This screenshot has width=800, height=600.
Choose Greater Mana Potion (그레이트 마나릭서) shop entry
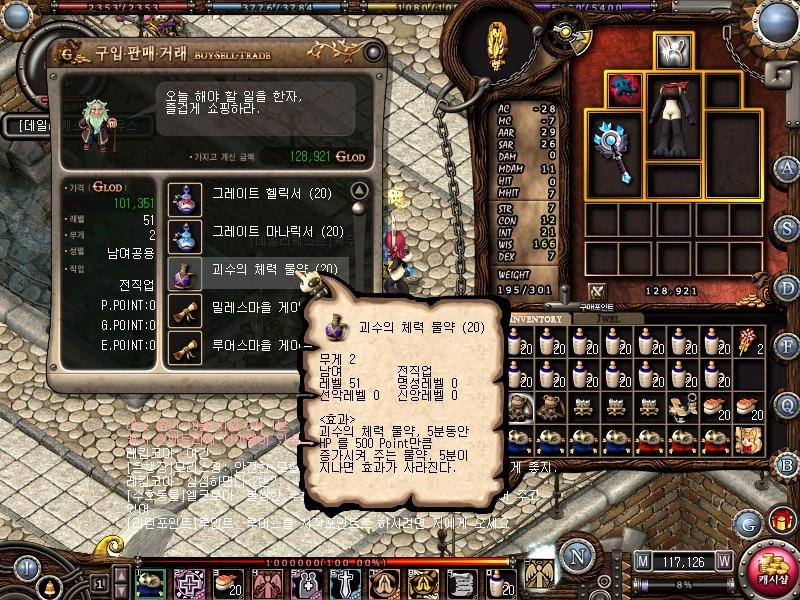pyautogui.click(x=264, y=233)
